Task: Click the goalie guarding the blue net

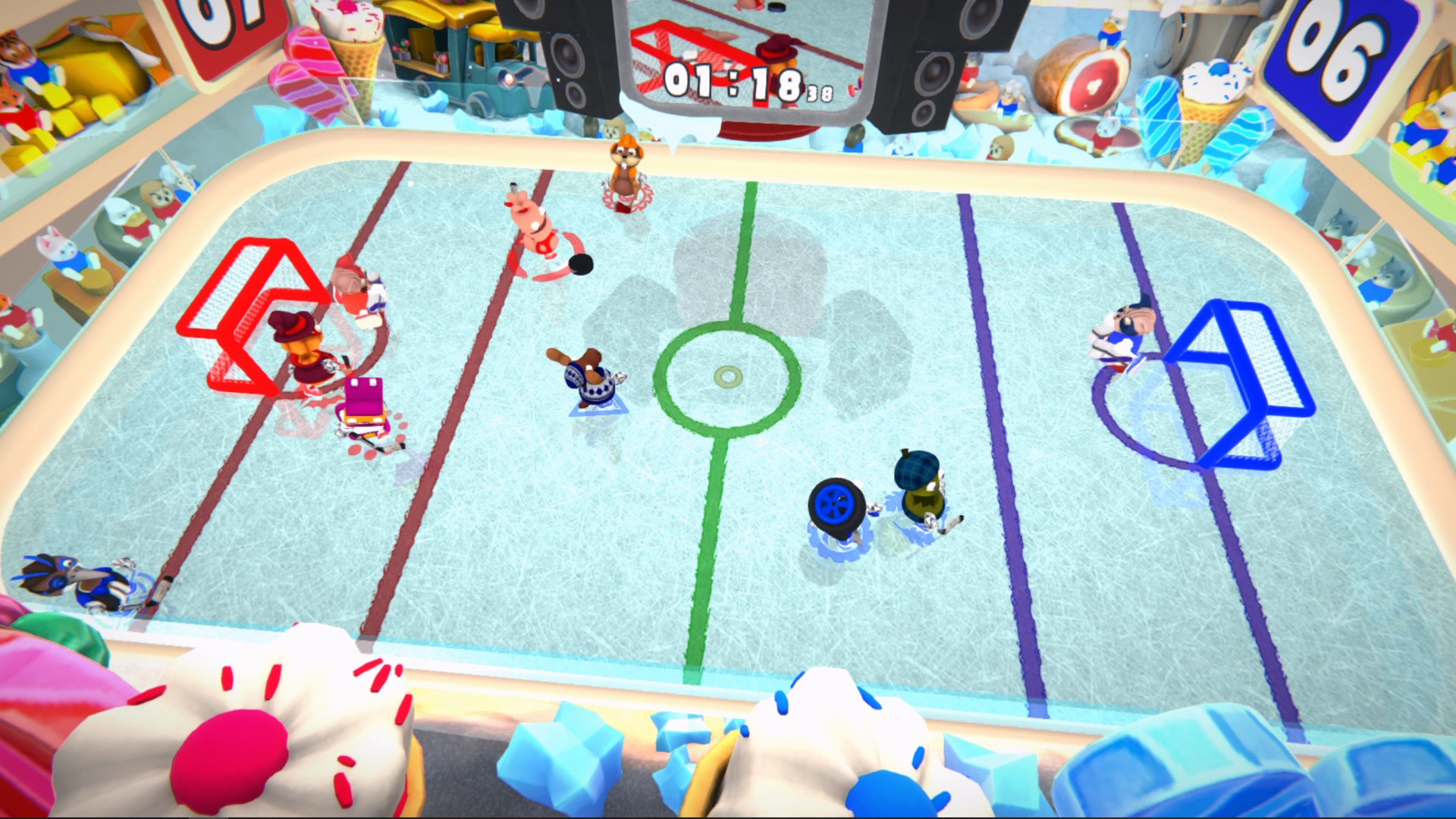Action: tap(1122, 334)
